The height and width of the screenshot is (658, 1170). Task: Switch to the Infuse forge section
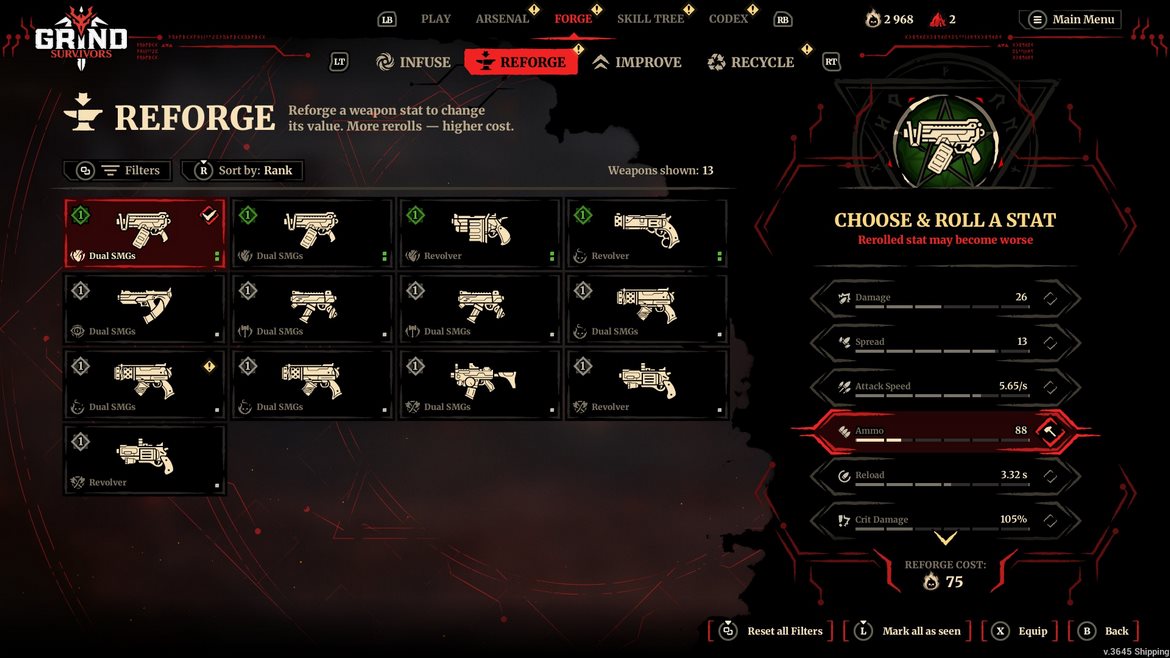(x=414, y=62)
